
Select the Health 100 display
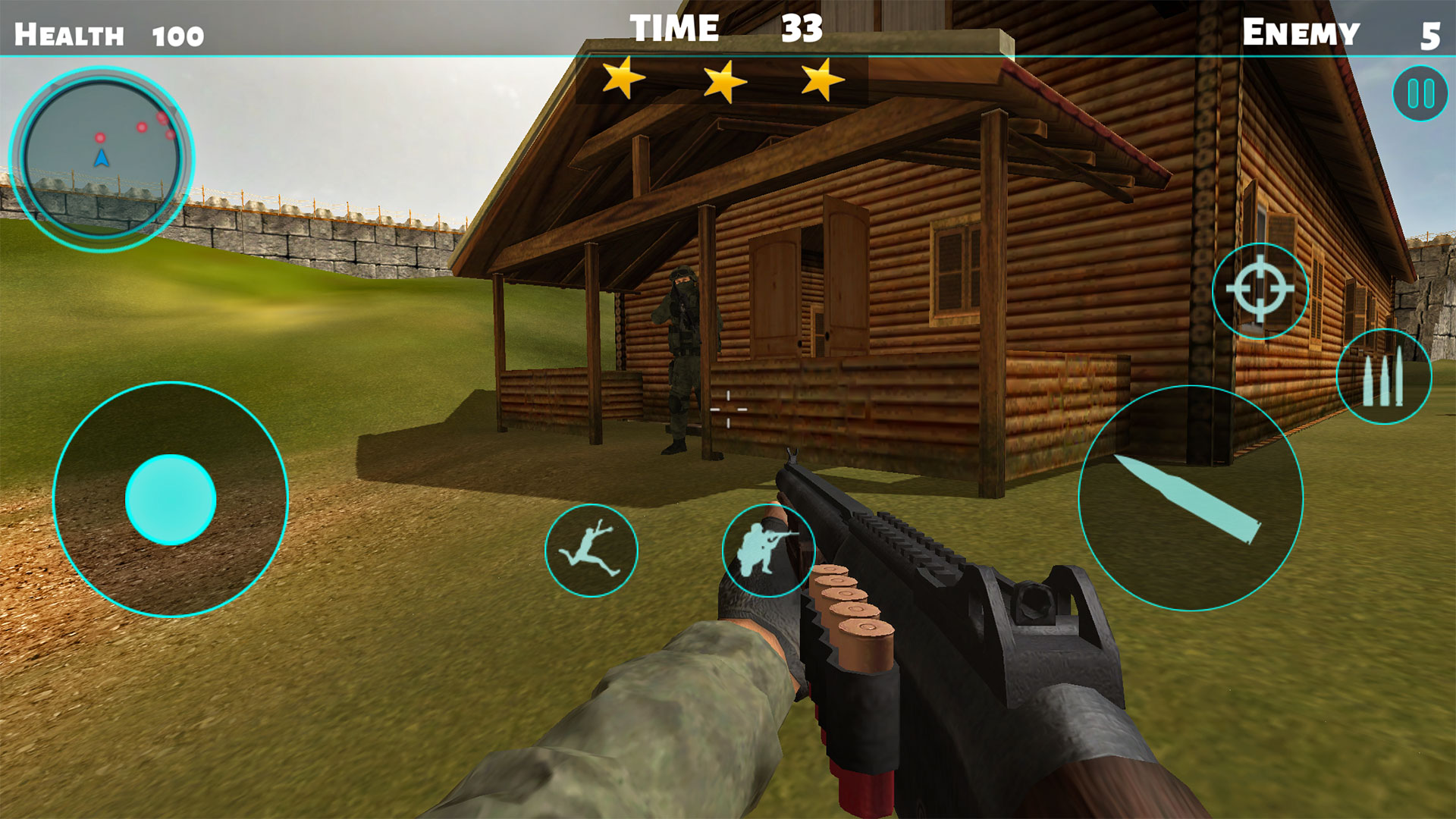[108, 33]
